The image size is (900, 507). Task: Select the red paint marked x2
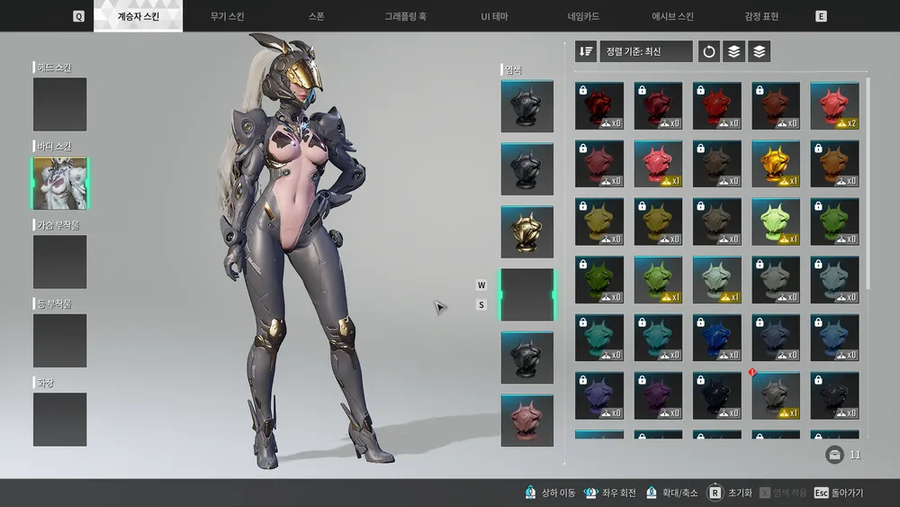pos(834,106)
